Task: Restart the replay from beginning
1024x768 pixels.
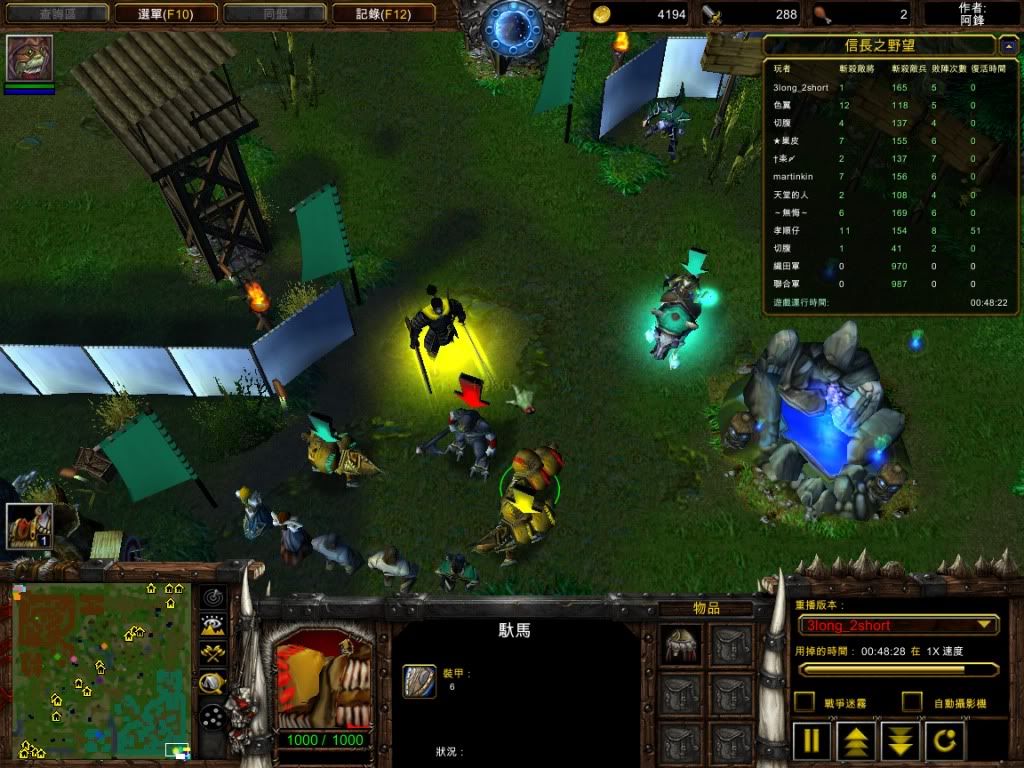Action: (946, 741)
